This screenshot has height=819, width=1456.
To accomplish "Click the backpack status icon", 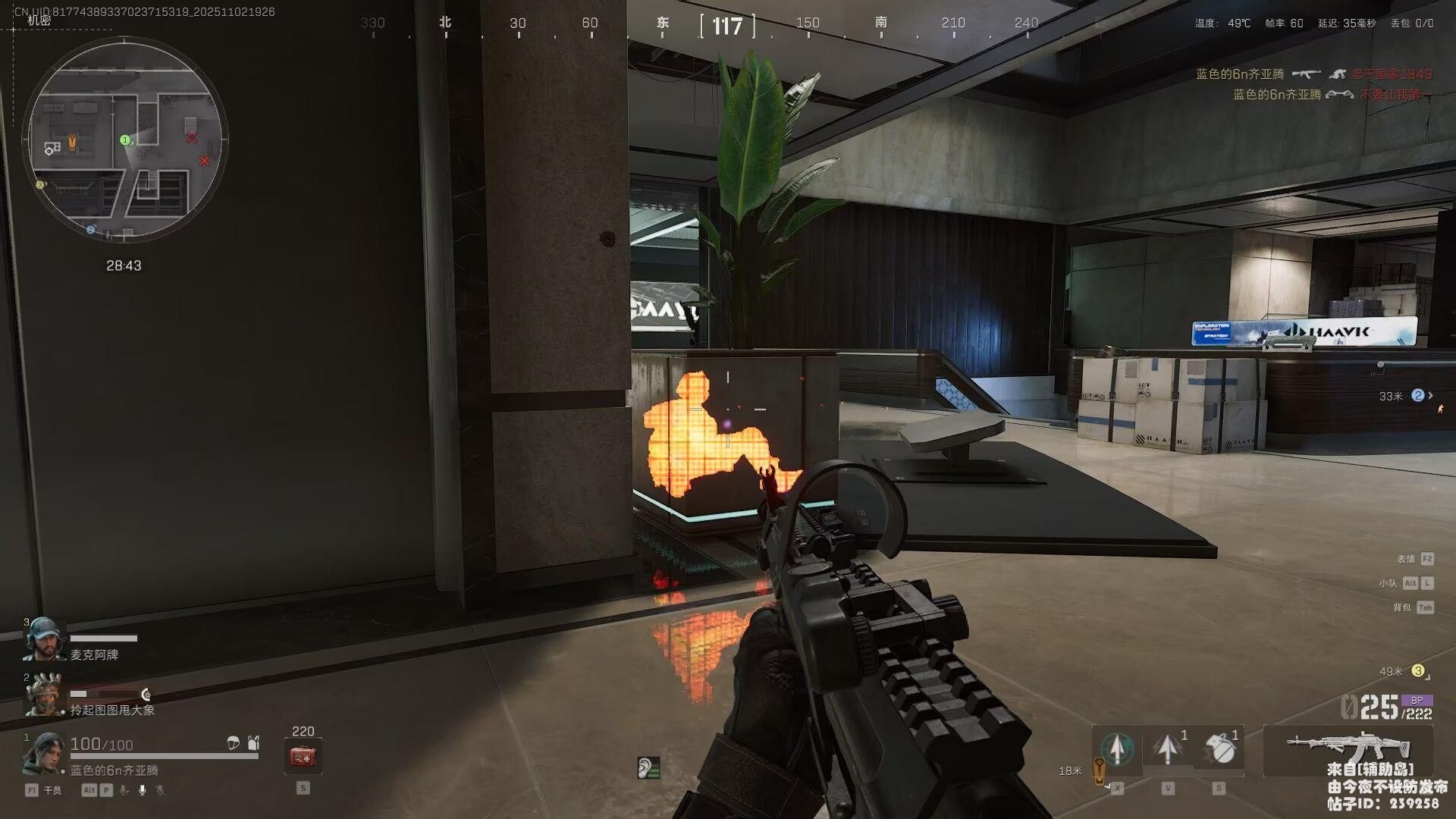I will click(x=253, y=743).
